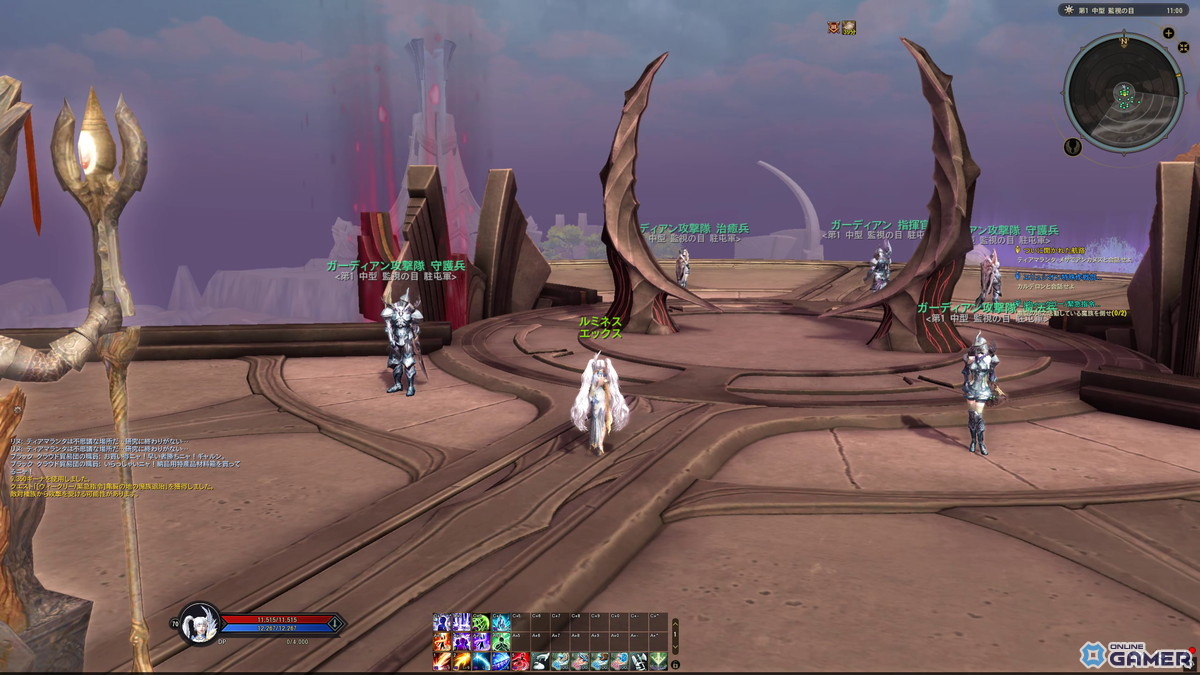Switch hotbar page with the up arrow
Image resolution: width=1200 pixels, height=675 pixels.
(x=675, y=622)
